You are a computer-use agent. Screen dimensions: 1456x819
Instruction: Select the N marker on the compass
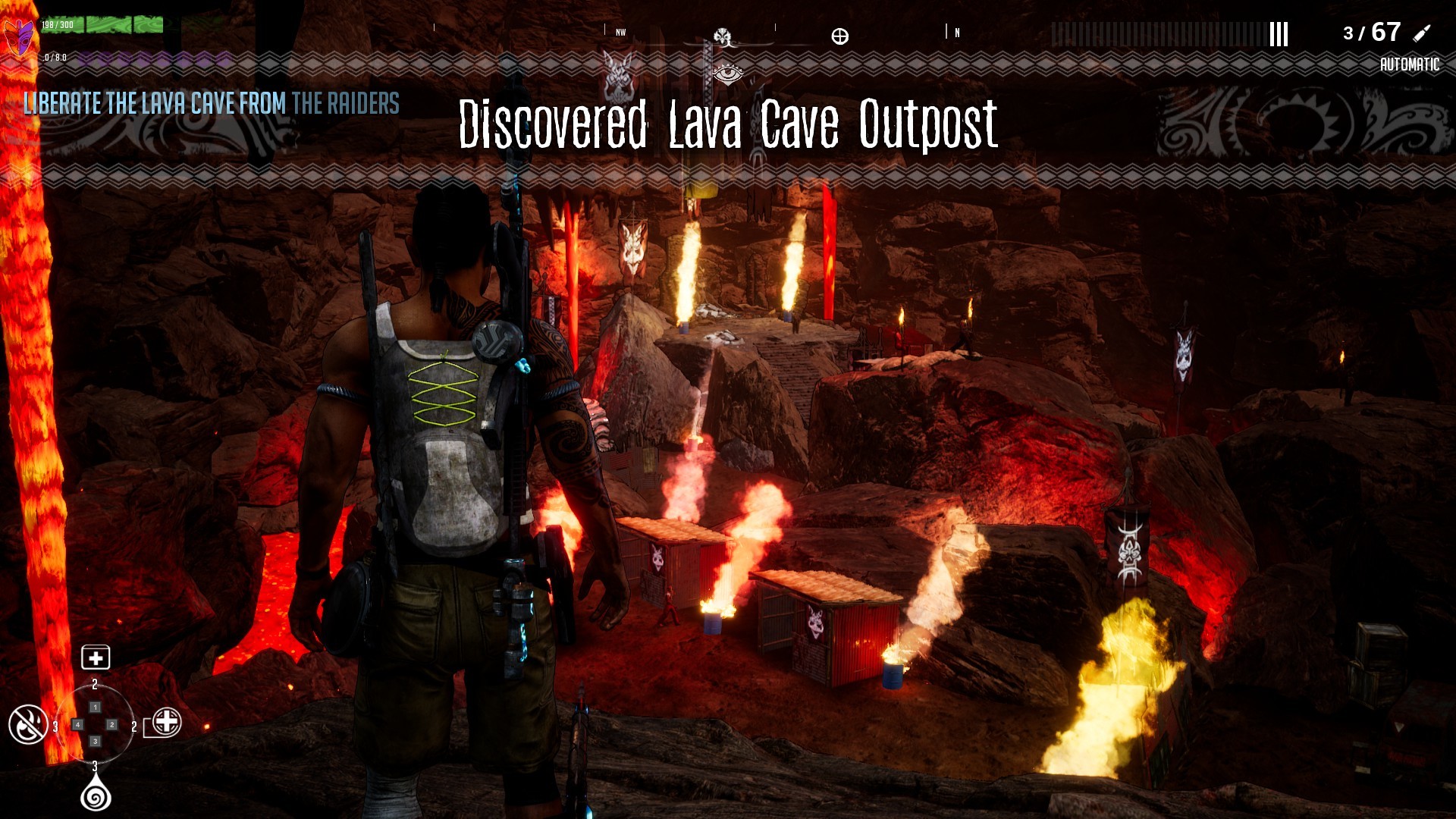coord(958,33)
